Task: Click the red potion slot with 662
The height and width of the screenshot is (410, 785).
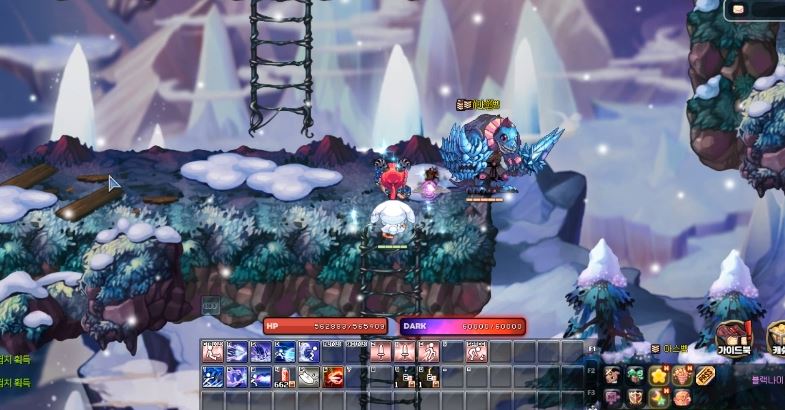Action: click(x=284, y=376)
